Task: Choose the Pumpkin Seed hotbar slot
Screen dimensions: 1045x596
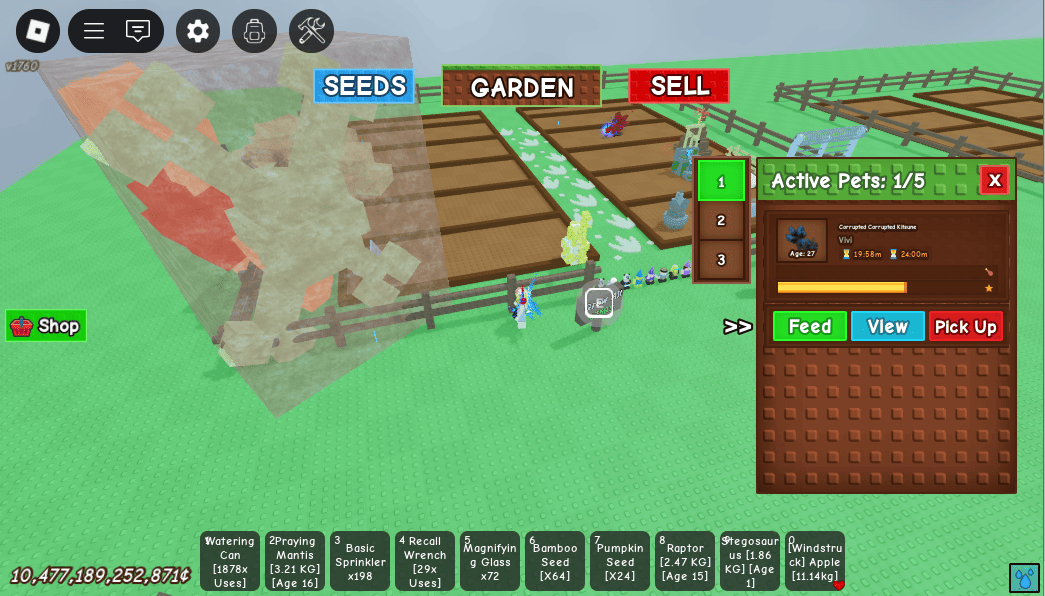Action: pyautogui.click(x=620, y=561)
